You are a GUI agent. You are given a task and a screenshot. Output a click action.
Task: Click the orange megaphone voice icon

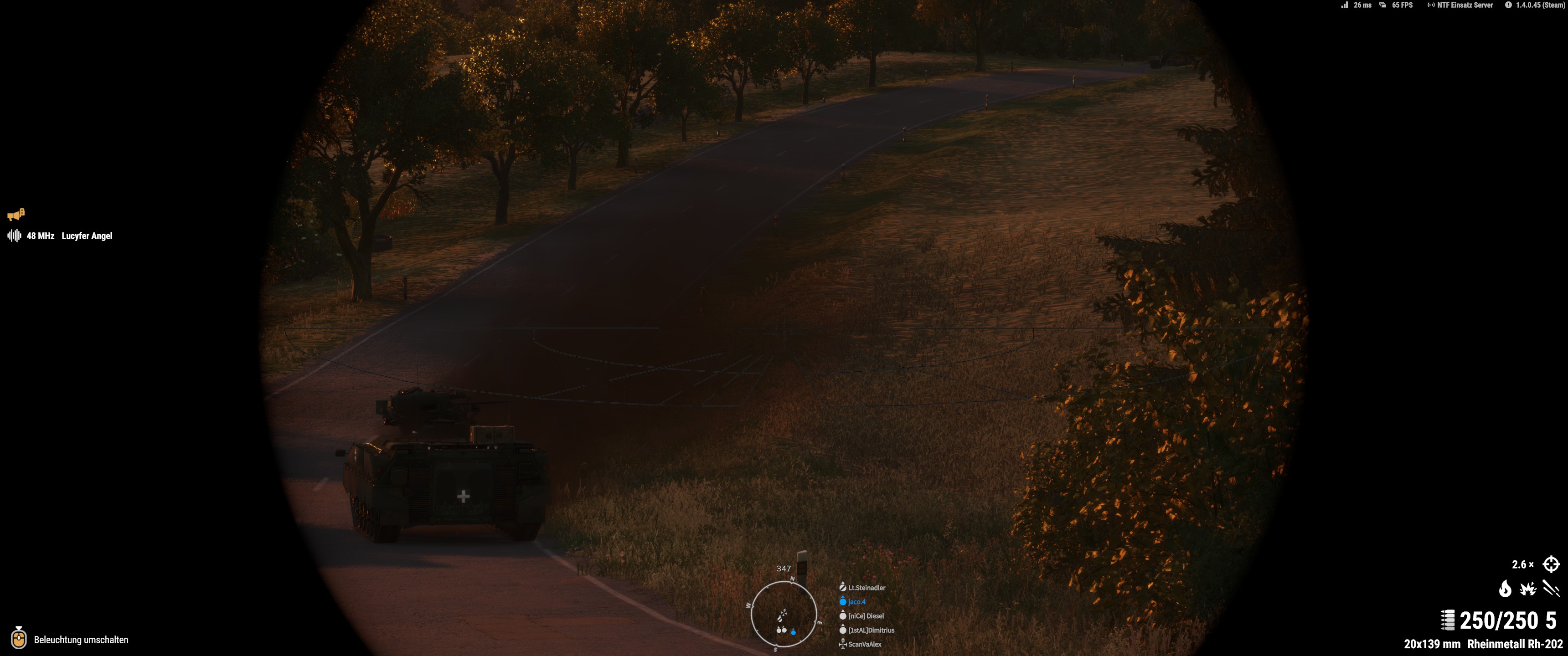tap(16, 214)
